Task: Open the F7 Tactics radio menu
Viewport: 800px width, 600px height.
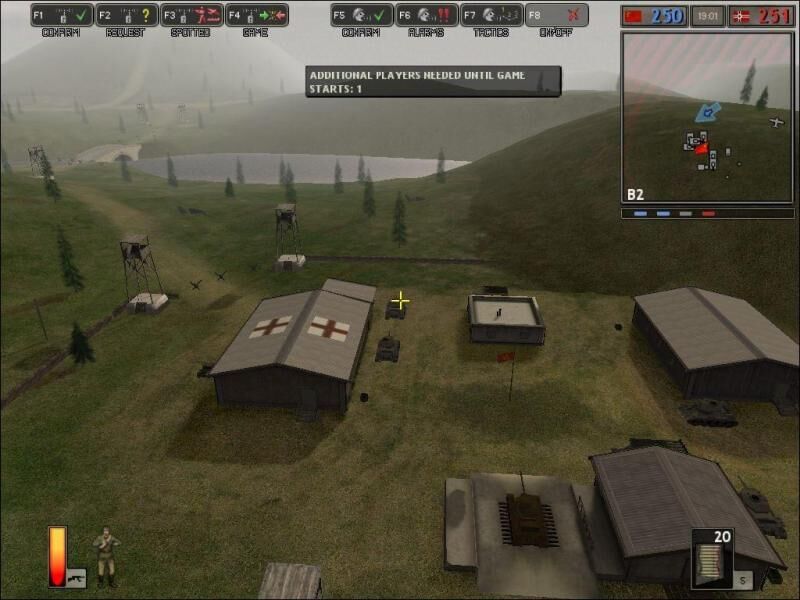Action: 492,15
